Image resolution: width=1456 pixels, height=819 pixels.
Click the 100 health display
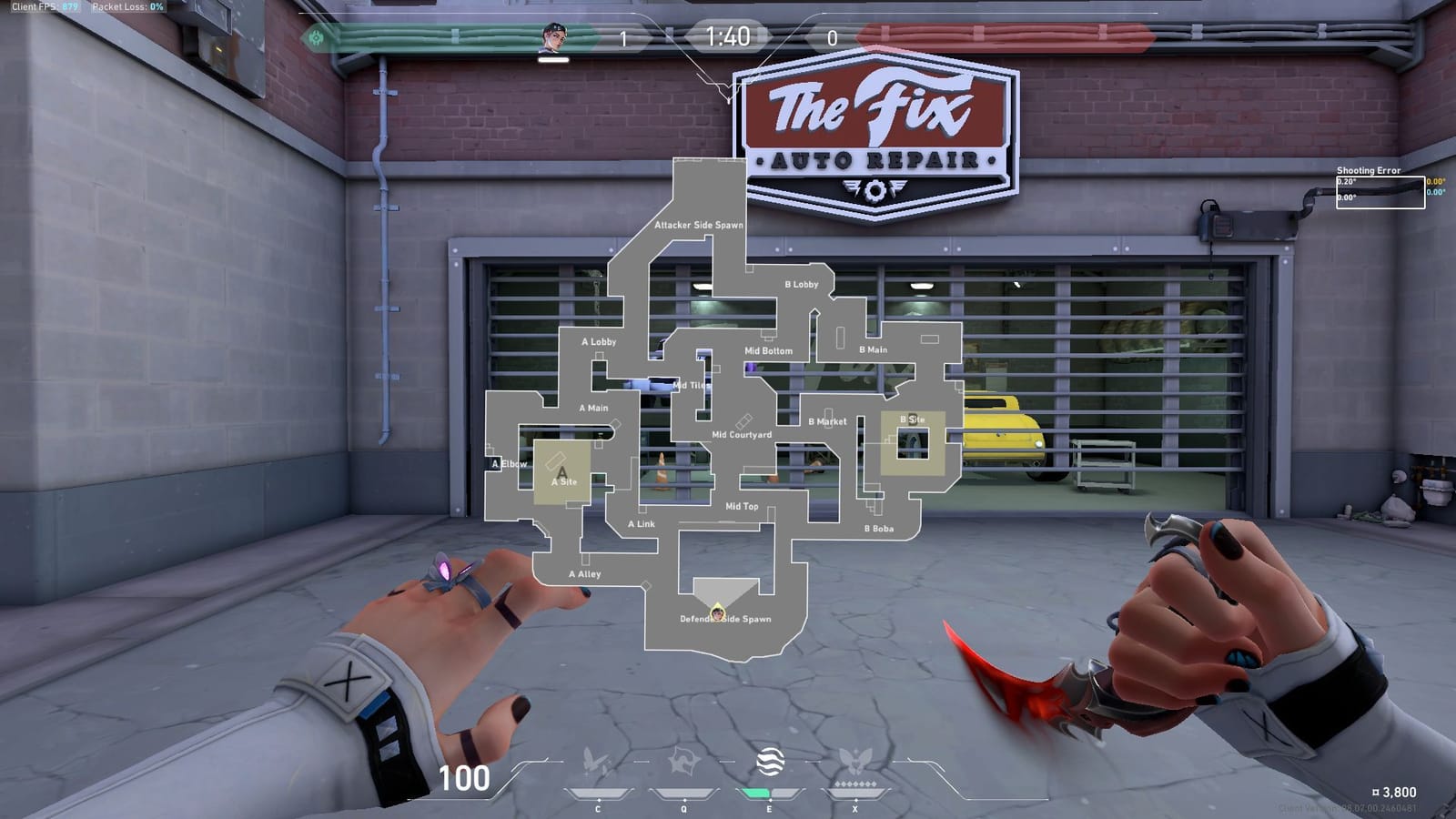466,780
